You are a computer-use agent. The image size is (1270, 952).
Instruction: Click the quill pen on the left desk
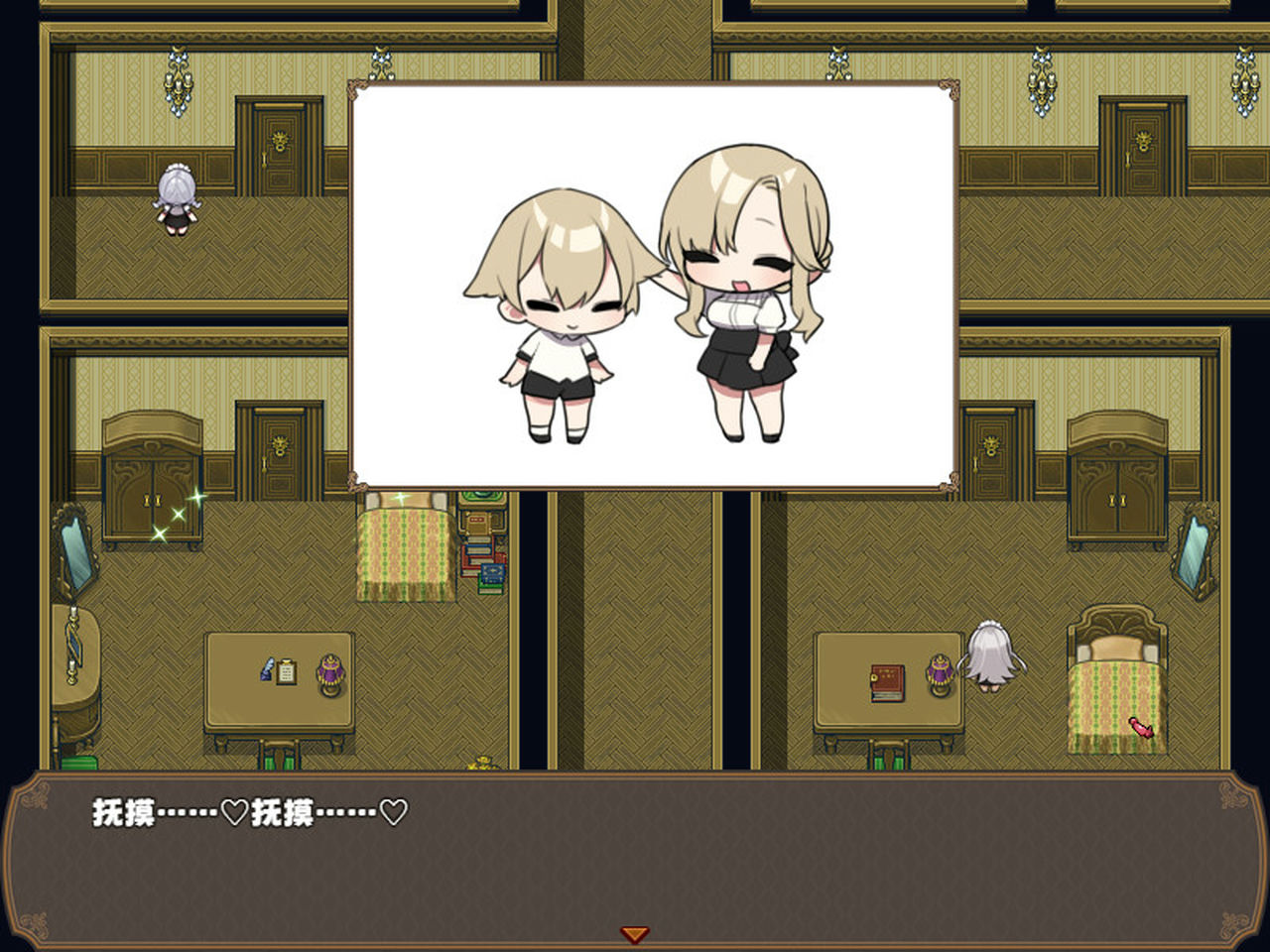pos(266,672)
